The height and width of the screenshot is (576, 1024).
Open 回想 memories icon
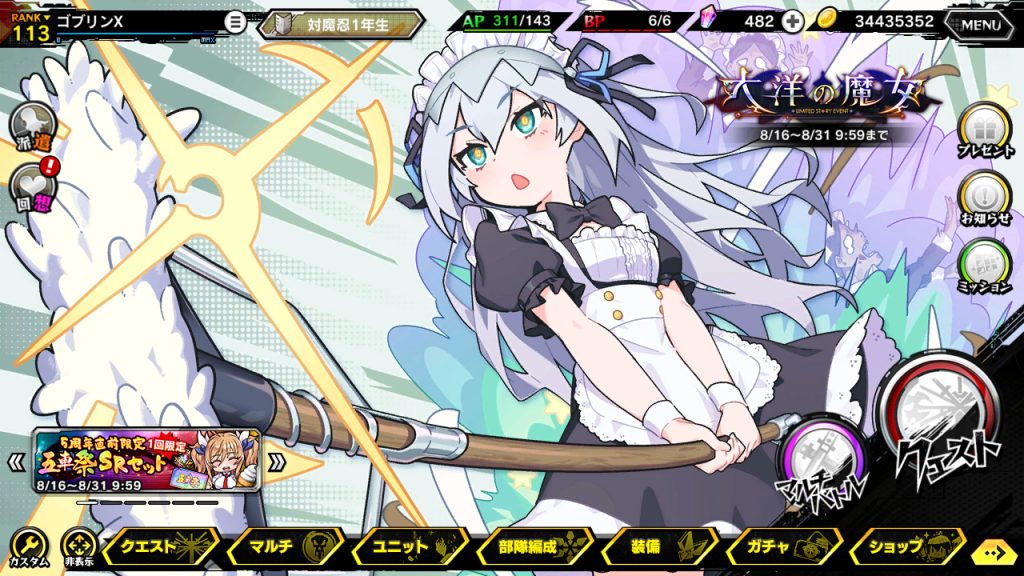(31, 186)
